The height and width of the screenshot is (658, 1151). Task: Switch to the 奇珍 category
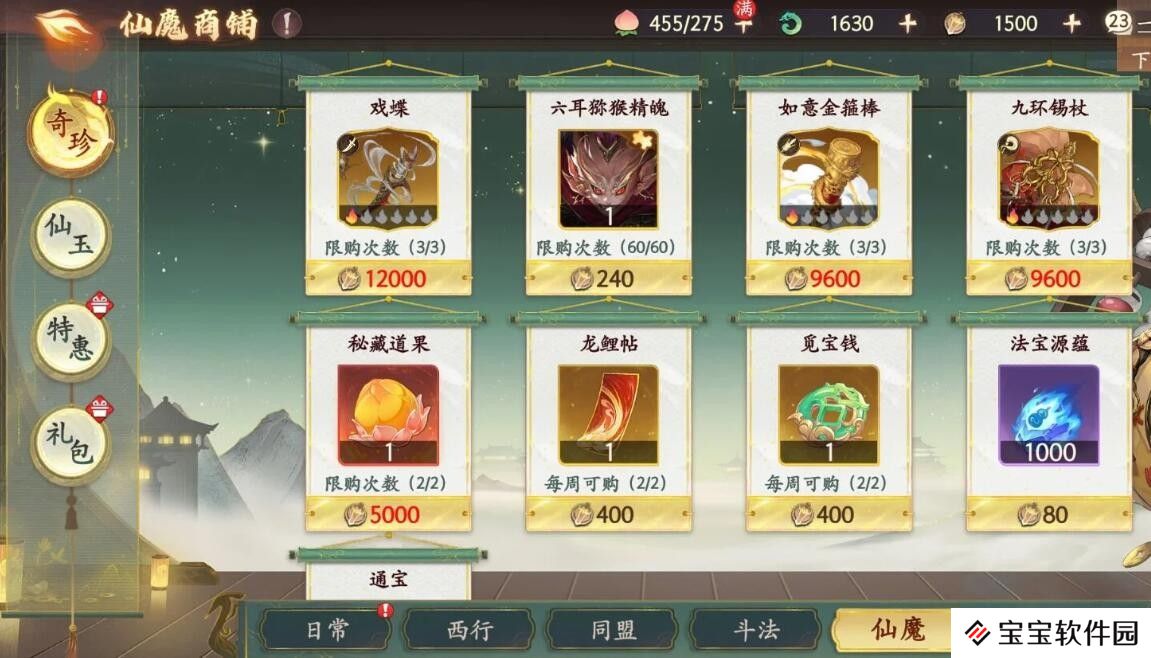[x=70, y=133]
